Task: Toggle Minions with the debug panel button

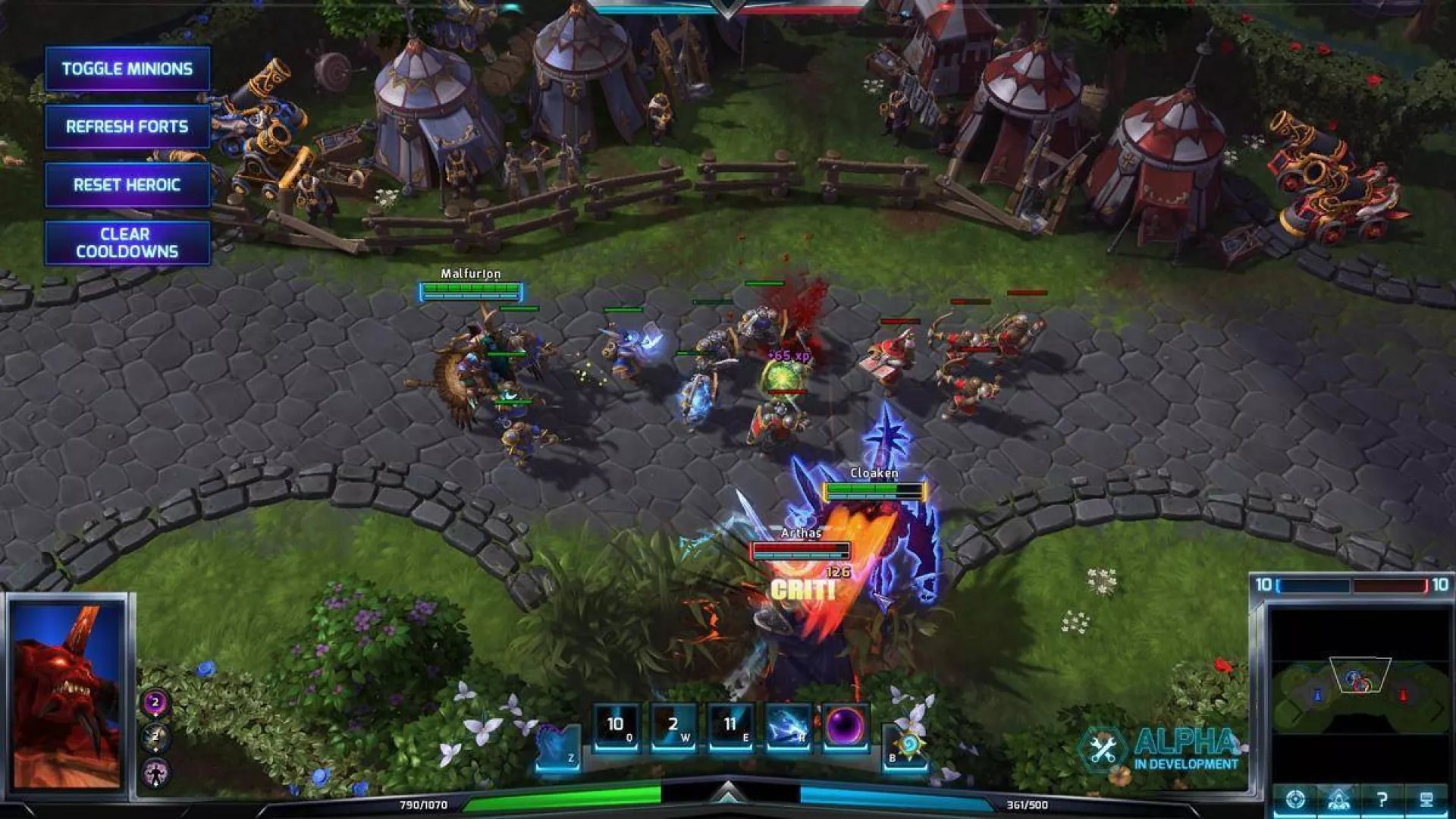Action: 127,67
